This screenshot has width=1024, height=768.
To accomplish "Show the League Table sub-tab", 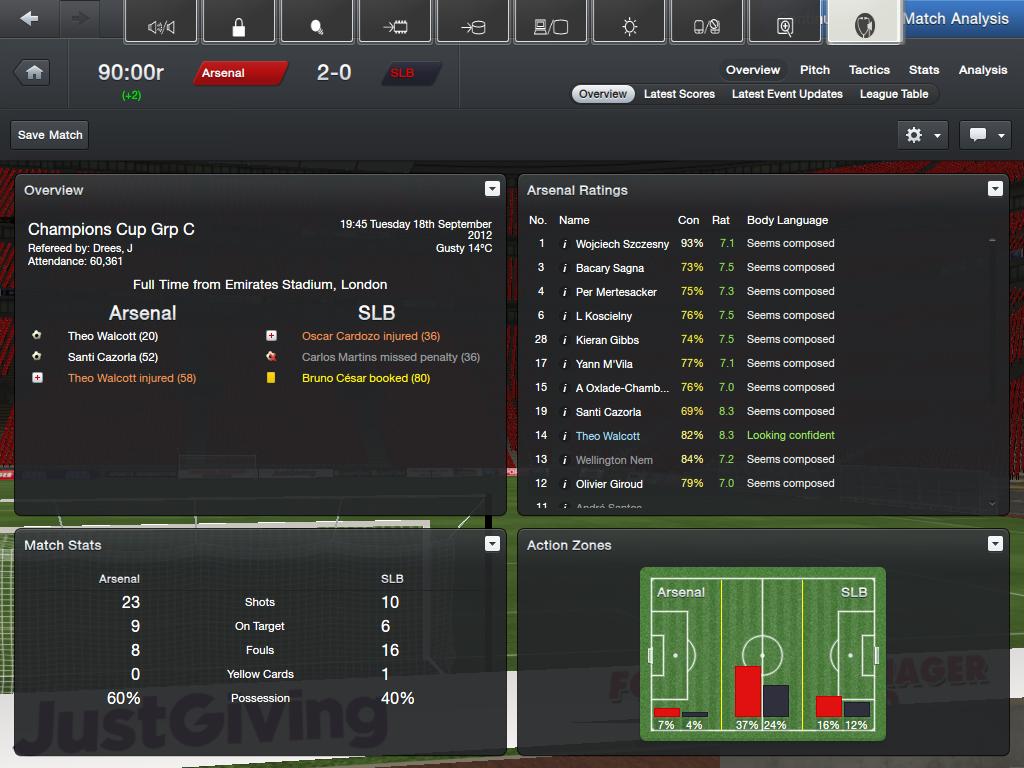I will coord(894,94).
